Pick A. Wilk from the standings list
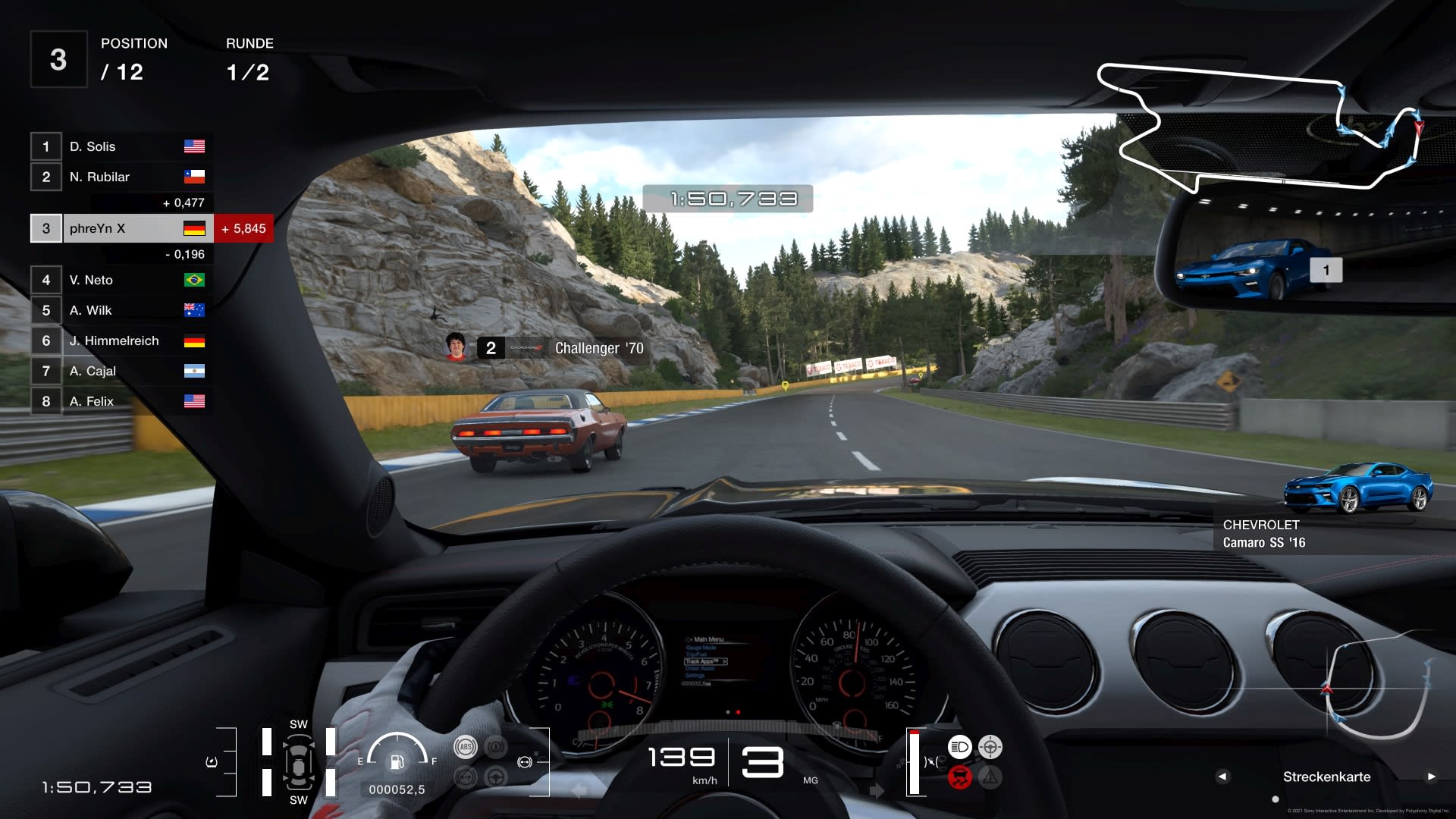Screen dimensions: 1456x819 121,310
